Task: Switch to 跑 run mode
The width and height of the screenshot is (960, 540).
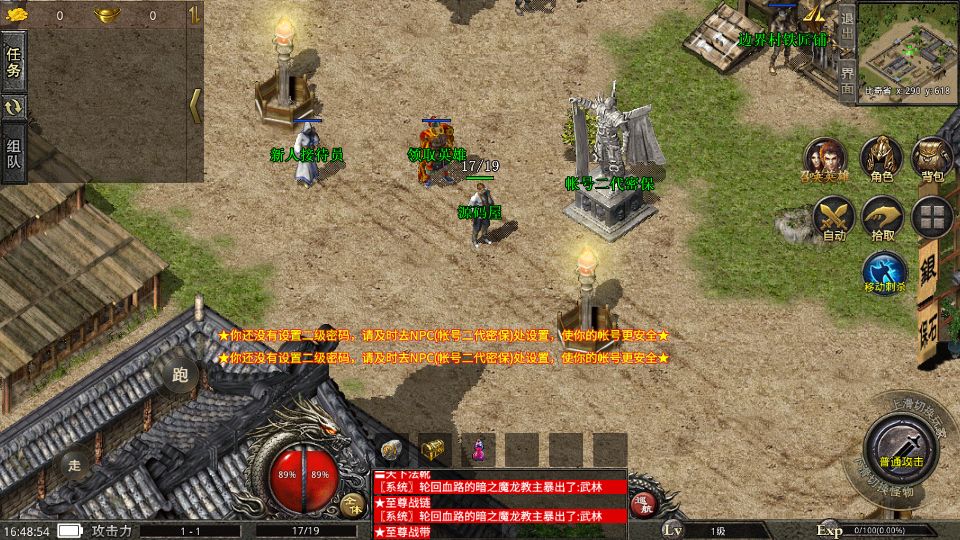Action: [180, 375]
